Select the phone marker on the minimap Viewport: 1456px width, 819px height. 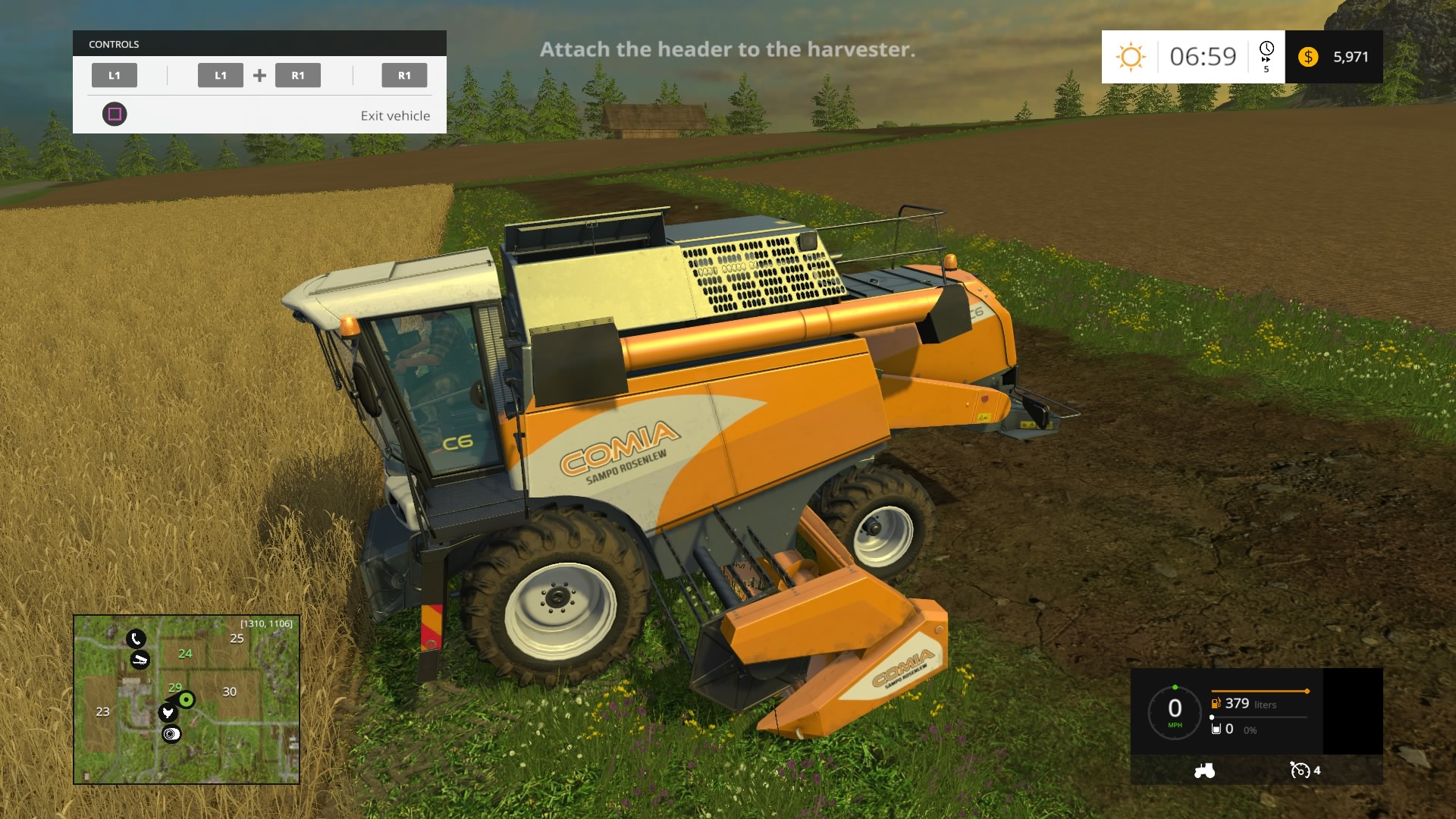136,639
